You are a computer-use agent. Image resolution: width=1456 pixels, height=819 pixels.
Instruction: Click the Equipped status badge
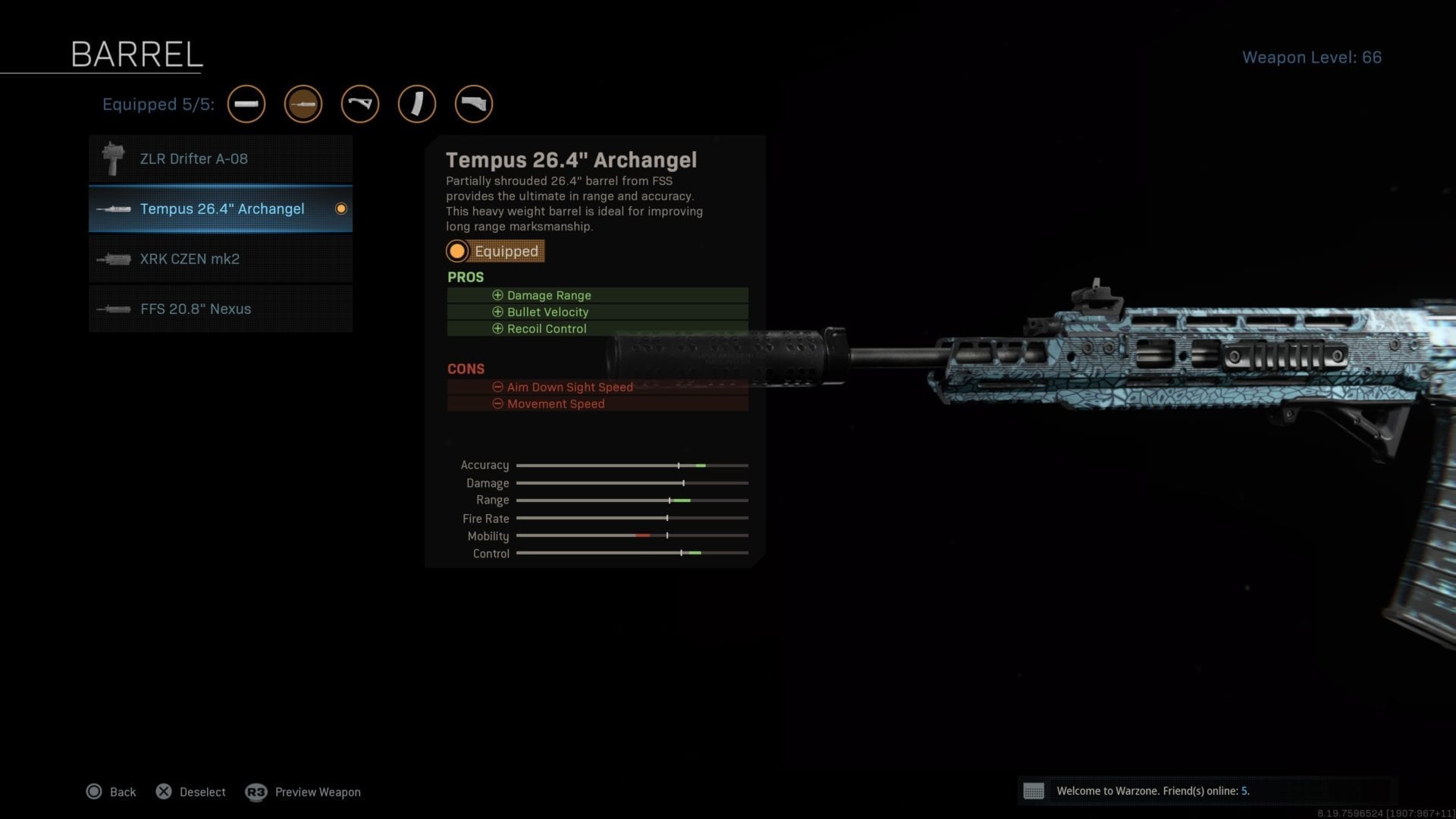[495, 251]
